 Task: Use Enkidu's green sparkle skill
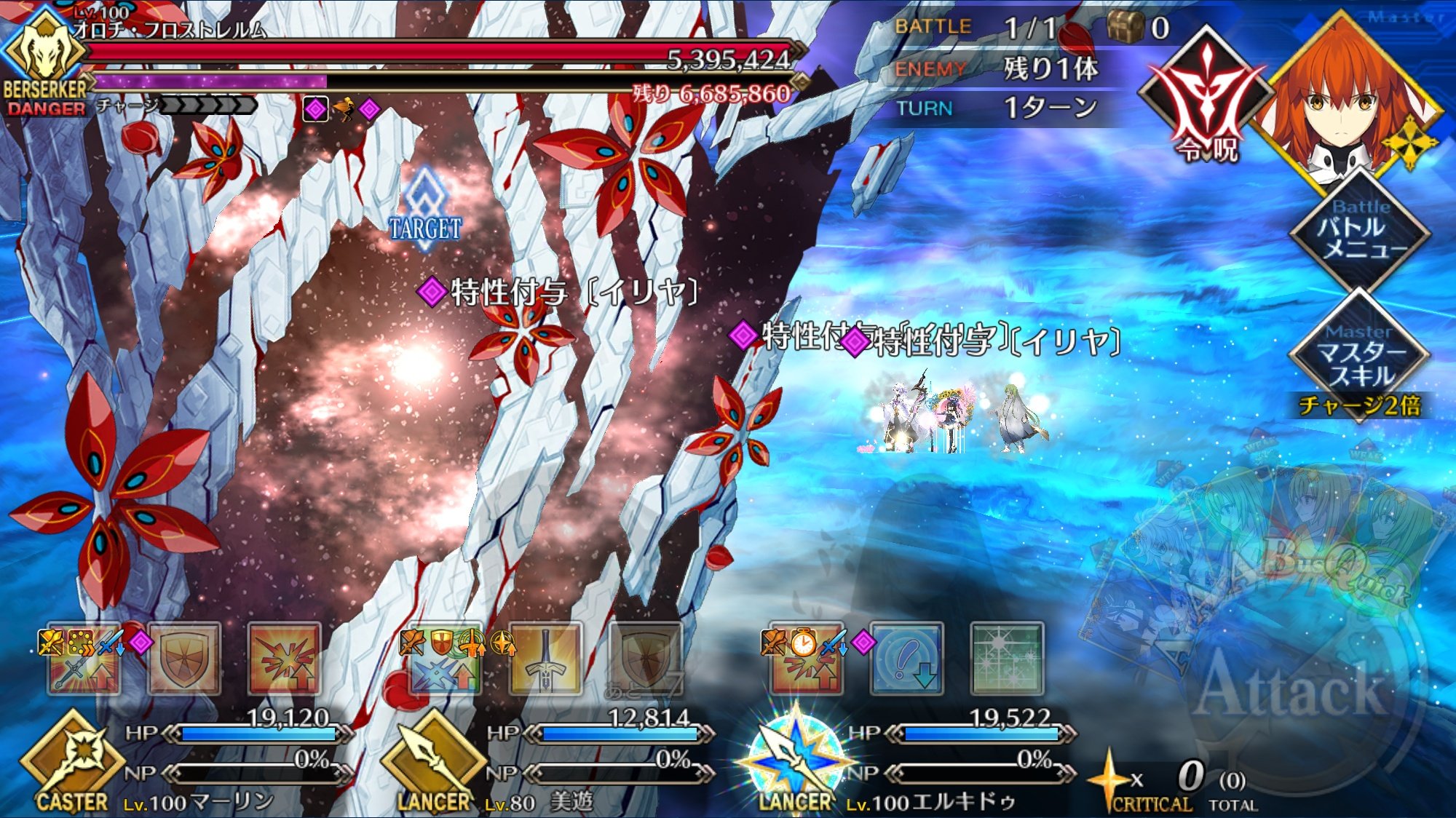[1008, 660]
